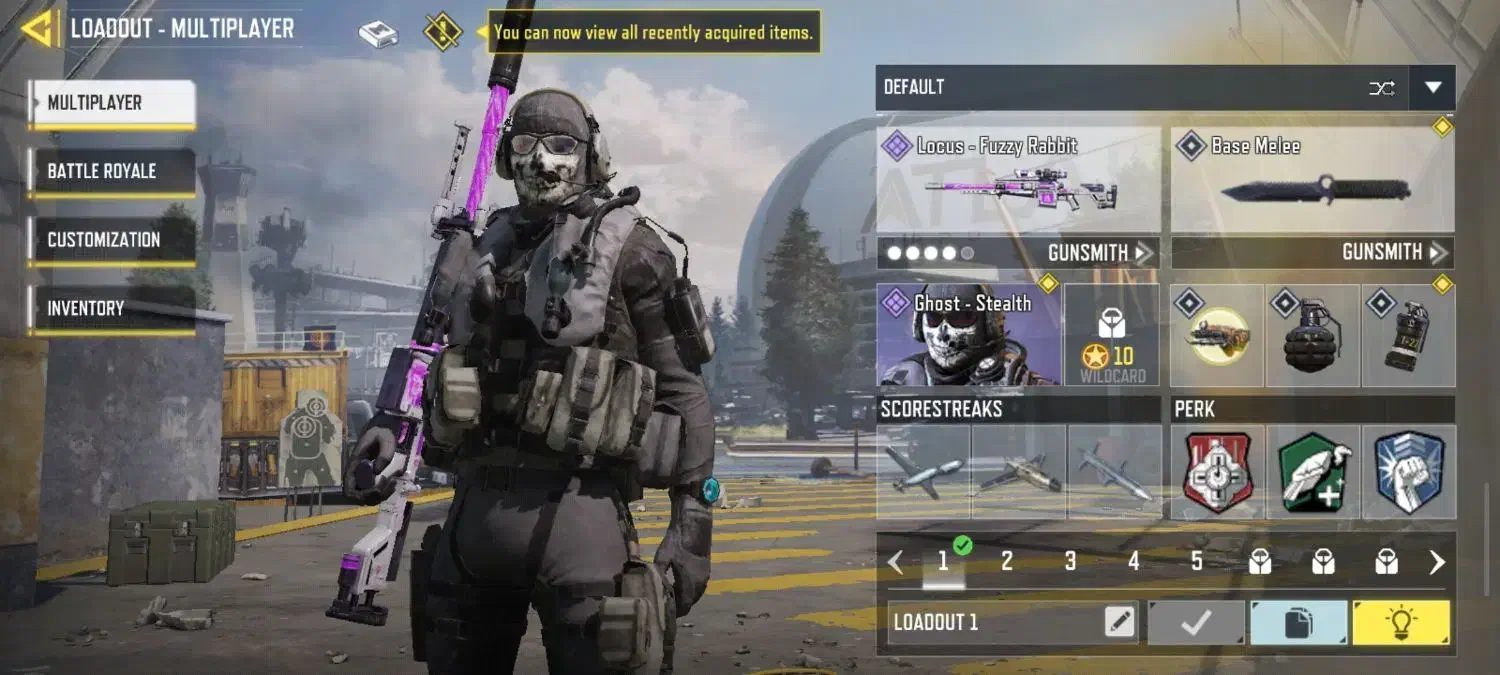Open the Customization tab
This screenshot has width=1500, height=675.
click(110, 240)
